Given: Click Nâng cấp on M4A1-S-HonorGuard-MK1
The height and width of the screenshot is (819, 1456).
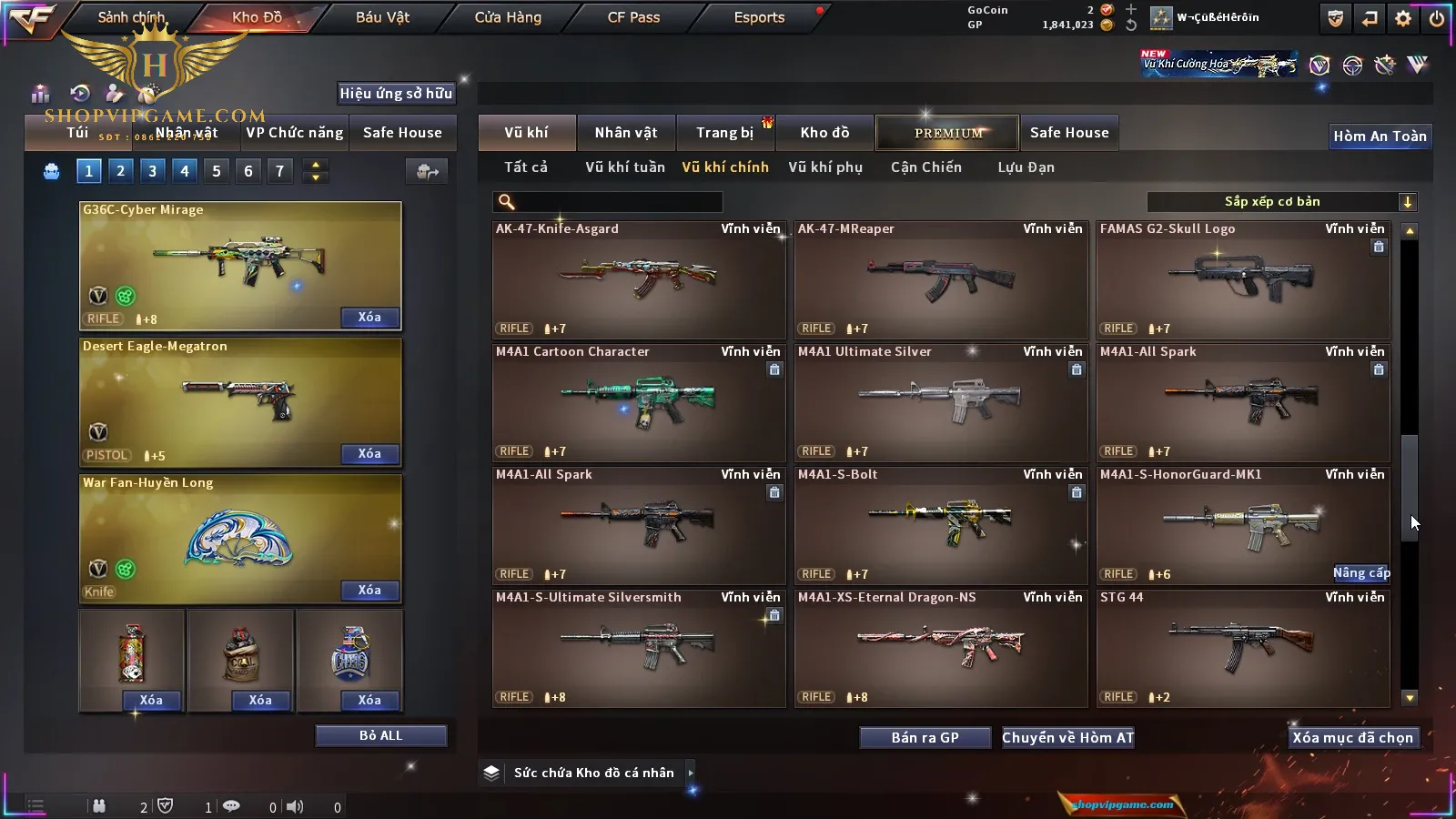Looking at the screenshot, I should 1361,573.
